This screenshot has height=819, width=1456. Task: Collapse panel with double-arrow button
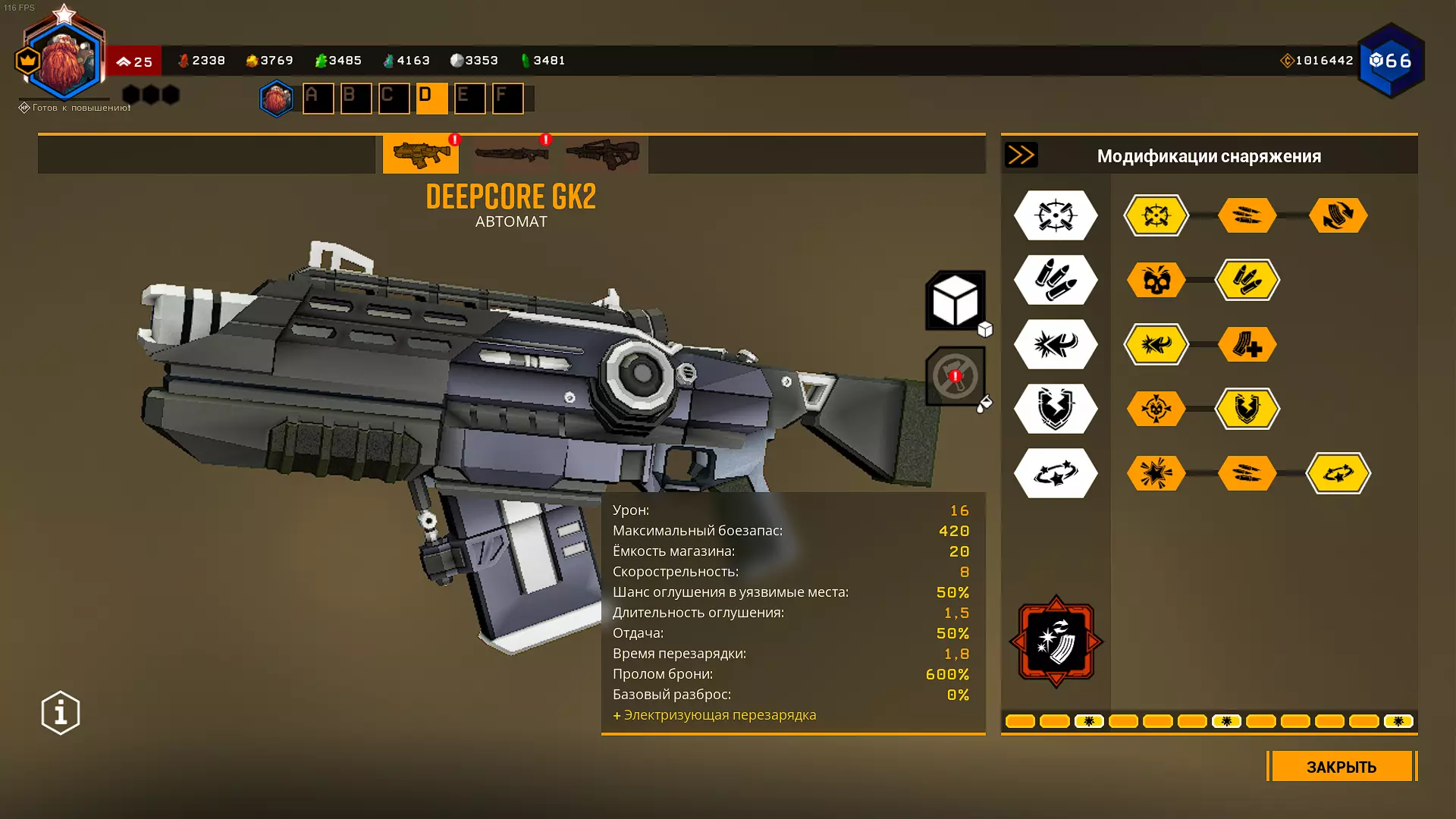click(x=1021, y=155)
